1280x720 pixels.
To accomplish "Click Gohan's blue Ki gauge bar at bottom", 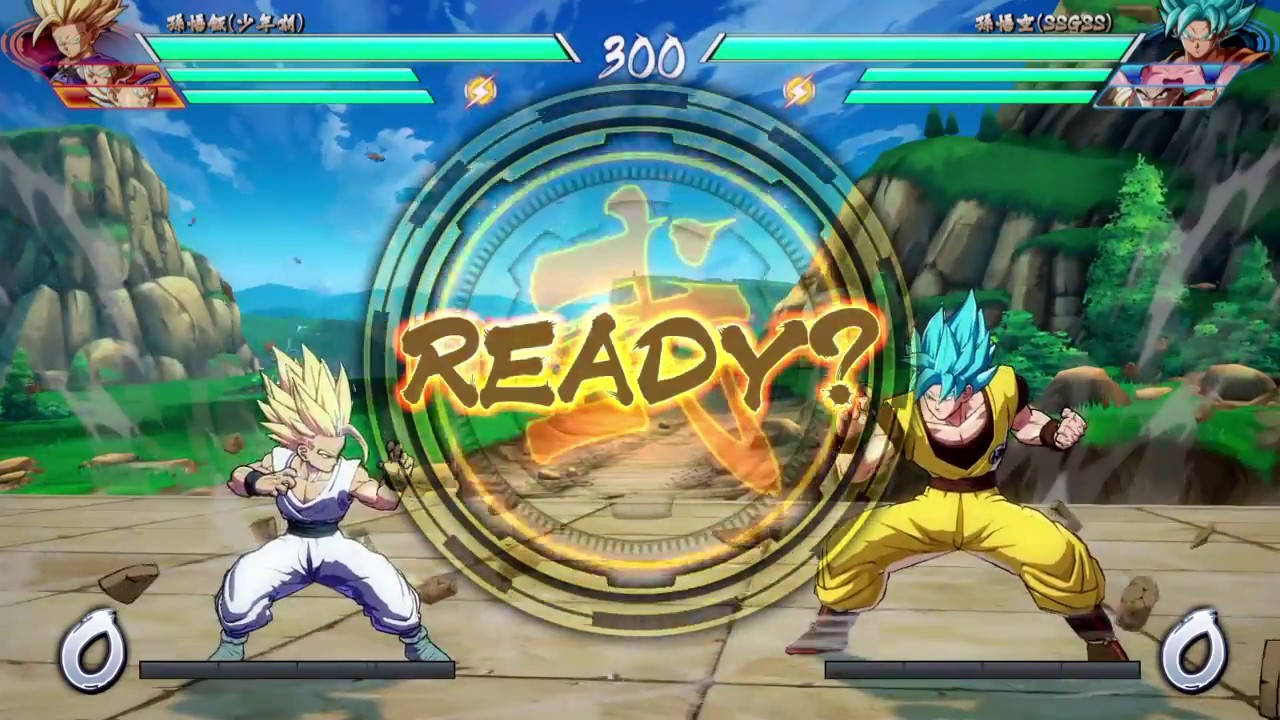I will coord(300,669).
